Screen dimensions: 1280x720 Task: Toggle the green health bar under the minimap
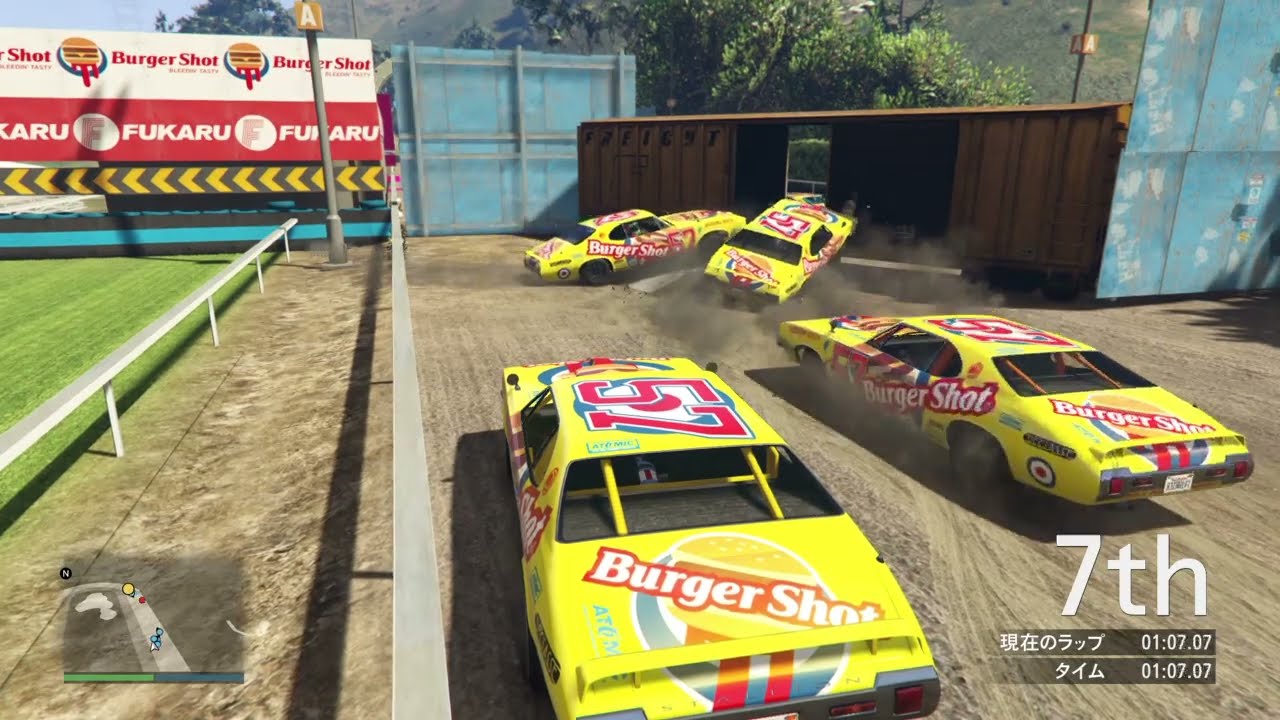pyautogui.click(x=105, y=675)
